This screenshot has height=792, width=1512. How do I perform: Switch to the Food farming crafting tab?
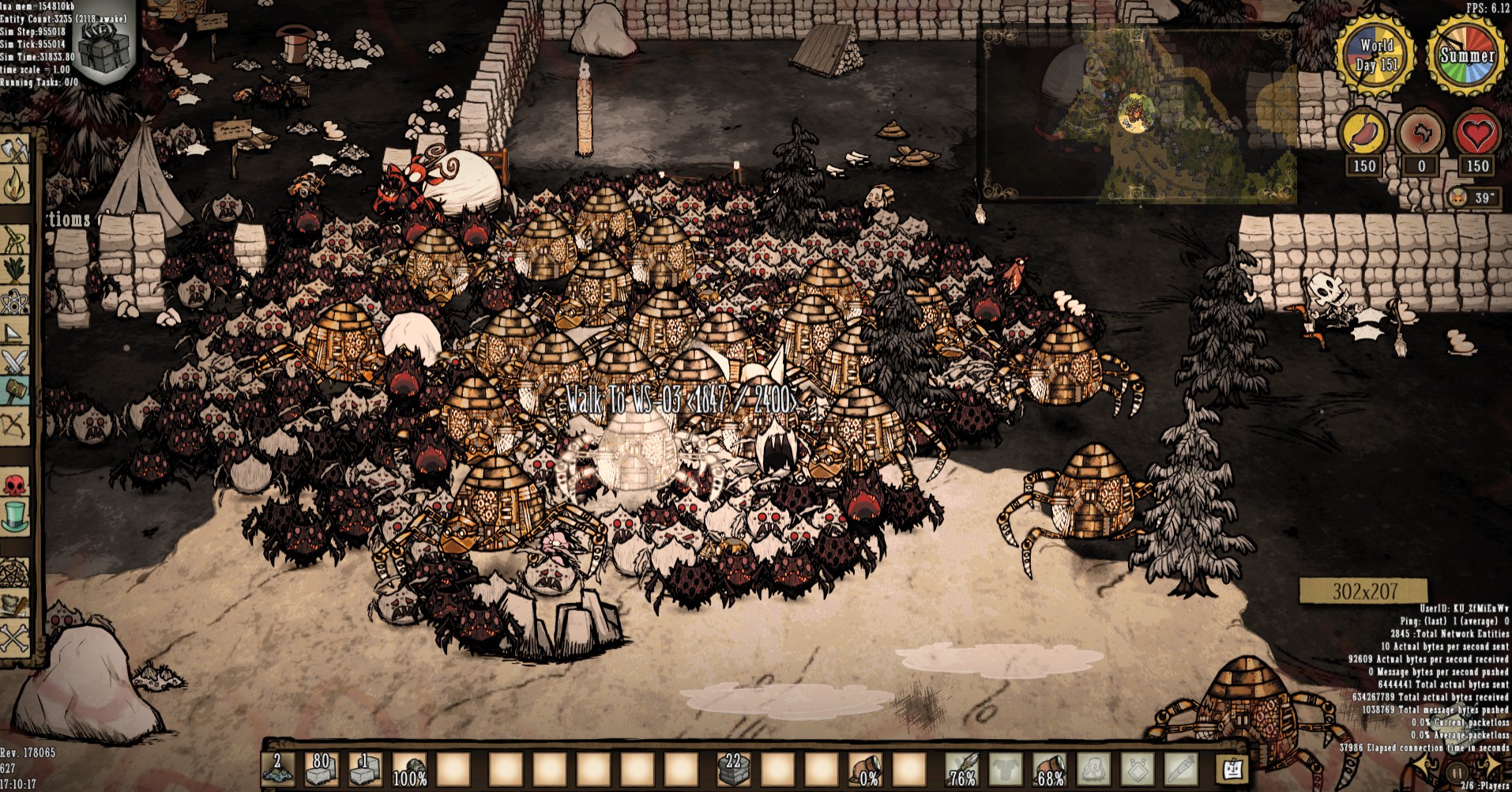(x=16, y=270)
